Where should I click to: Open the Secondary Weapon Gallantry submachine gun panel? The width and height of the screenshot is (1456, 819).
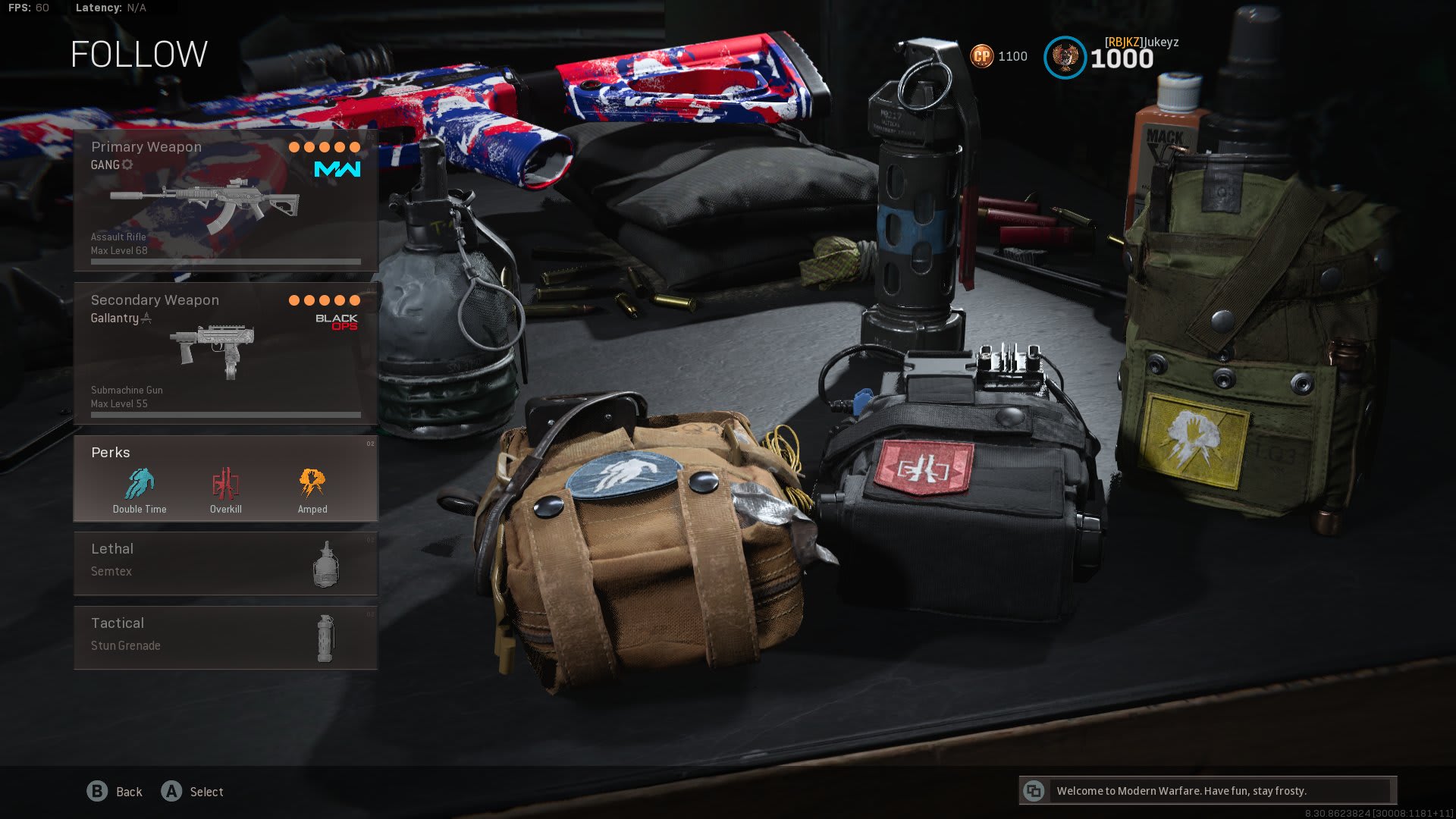click(225, 353)
